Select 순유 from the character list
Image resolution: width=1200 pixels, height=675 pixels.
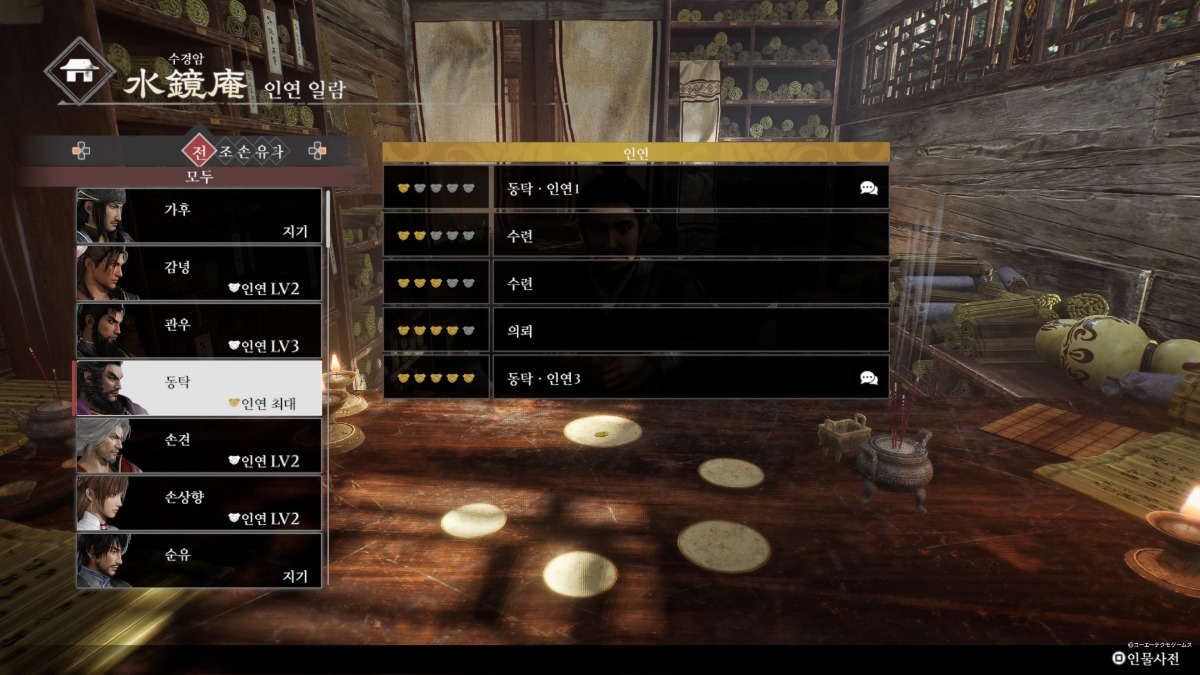(199, 560)
